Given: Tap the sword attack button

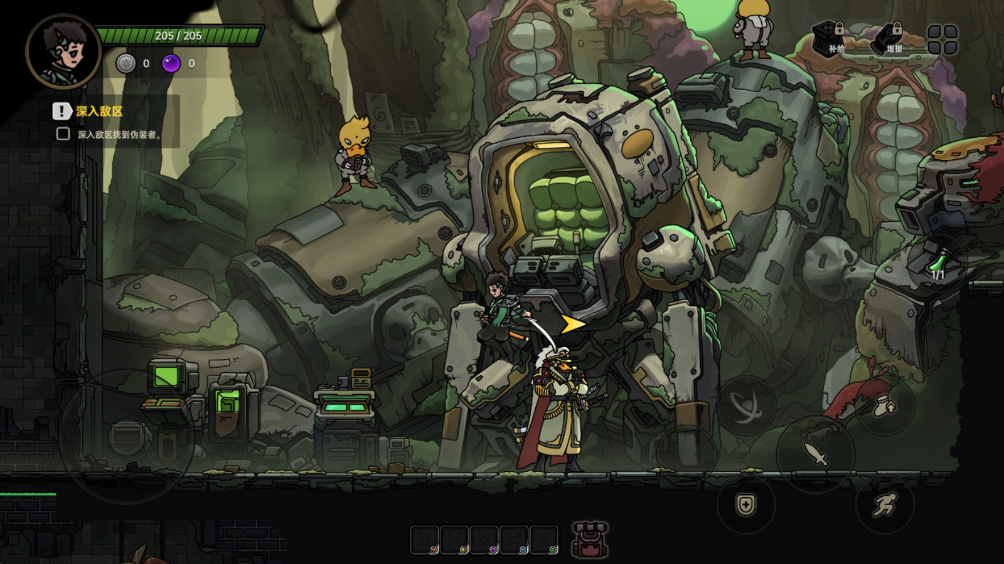Looking at the screenshot, I should tap(815, 455).
